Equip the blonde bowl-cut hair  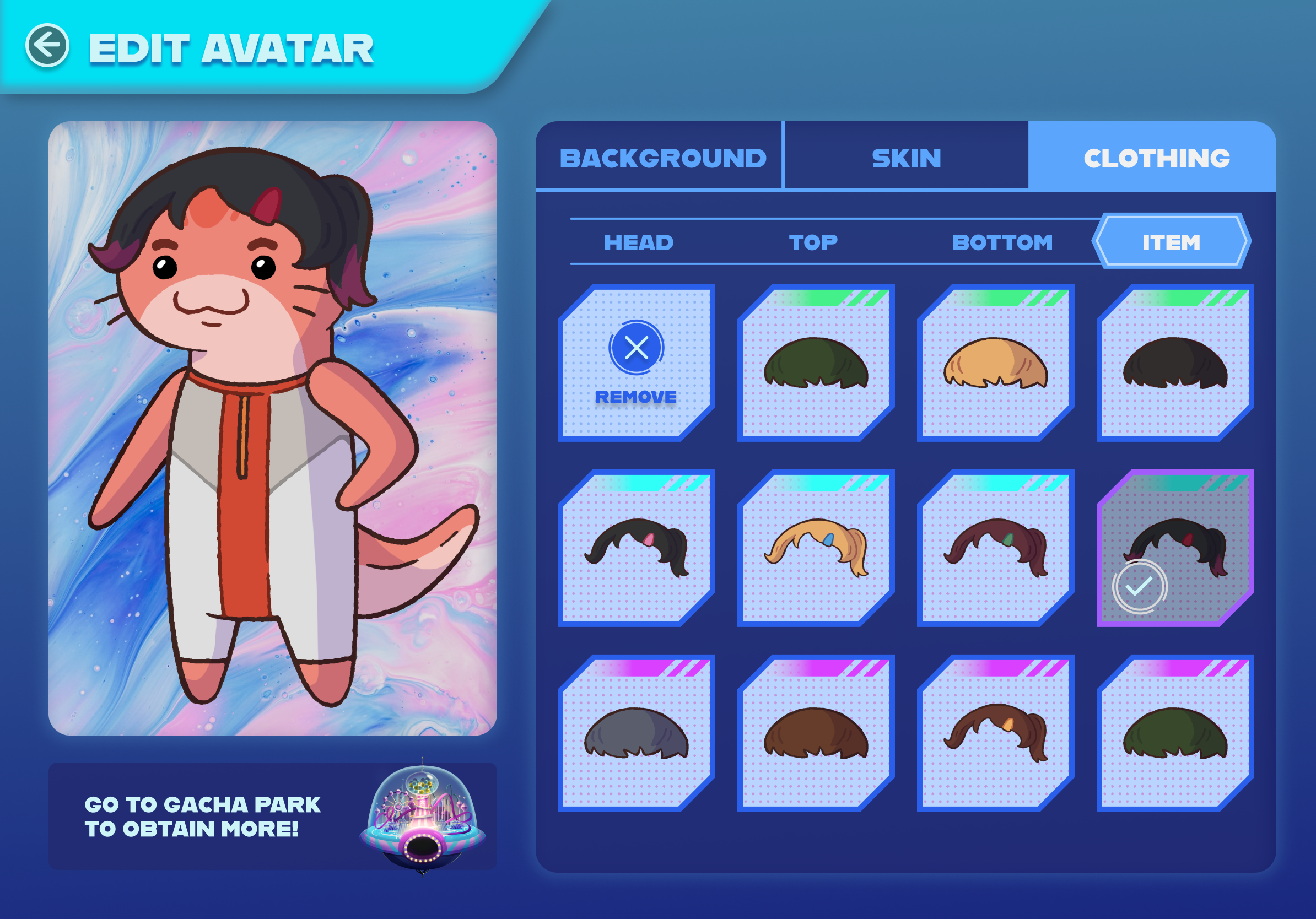coord(995,363)
